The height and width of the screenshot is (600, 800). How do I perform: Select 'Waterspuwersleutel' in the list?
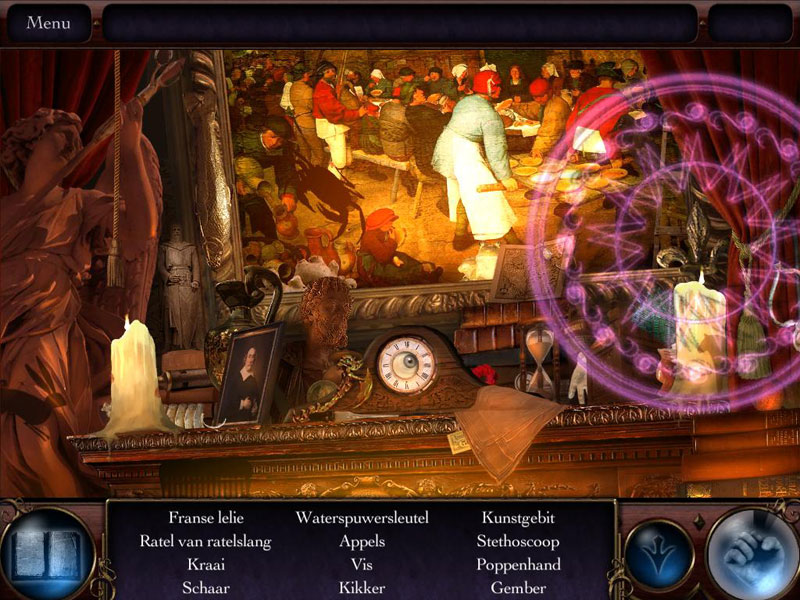(x=362, y=518)
